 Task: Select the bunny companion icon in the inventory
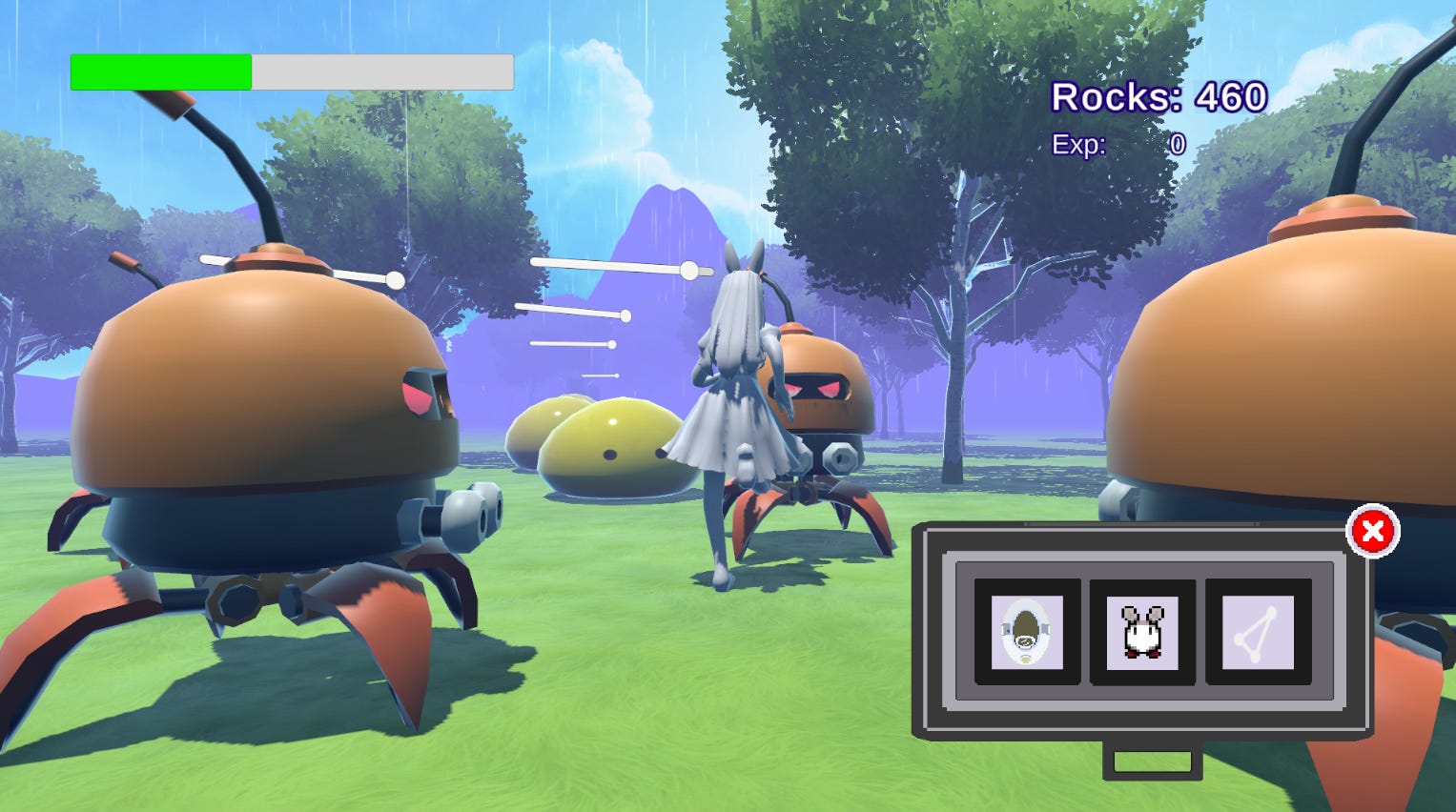[1142, 633]
